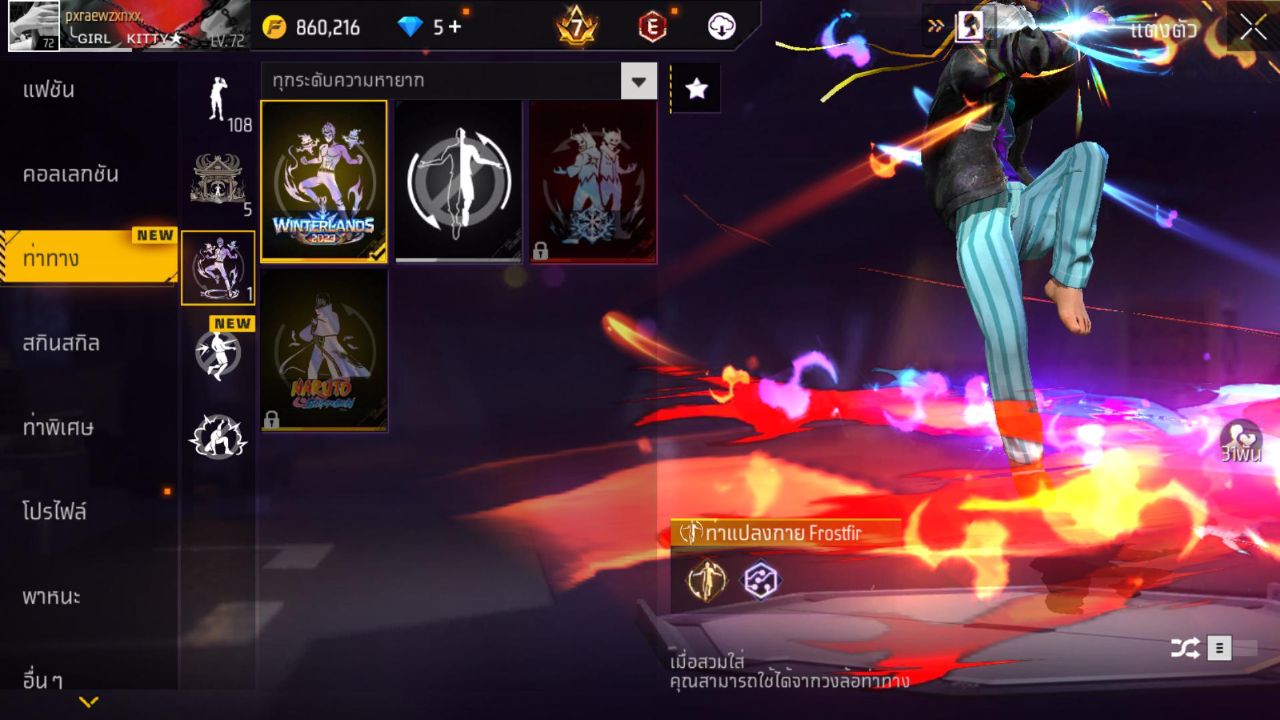
Task: Switch to the พาหนะ category
Action: click(x=51, y=597)
